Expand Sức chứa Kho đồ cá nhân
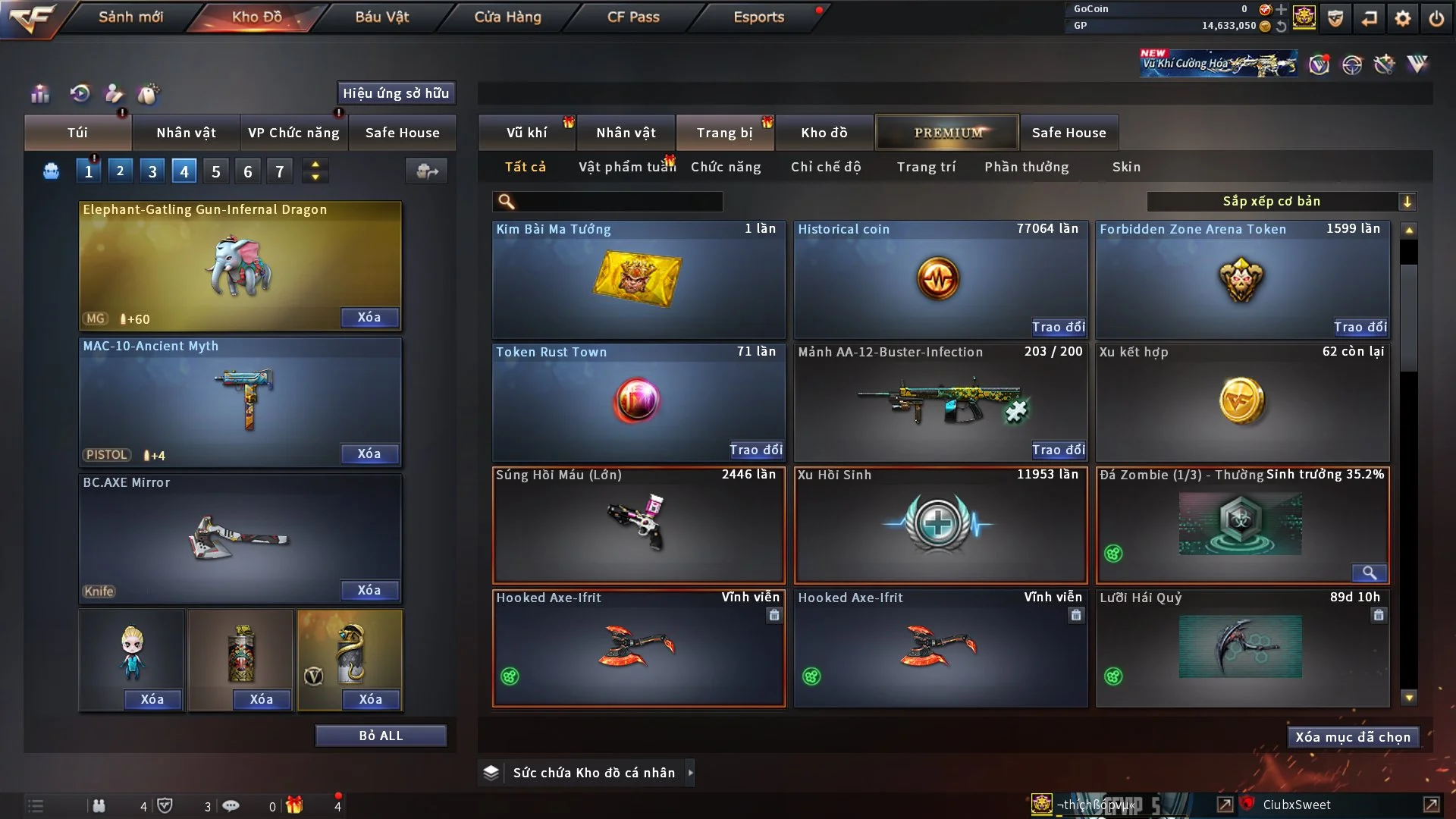The height and width of the screenshot is (819, 1456). click(x=594, y=773)
